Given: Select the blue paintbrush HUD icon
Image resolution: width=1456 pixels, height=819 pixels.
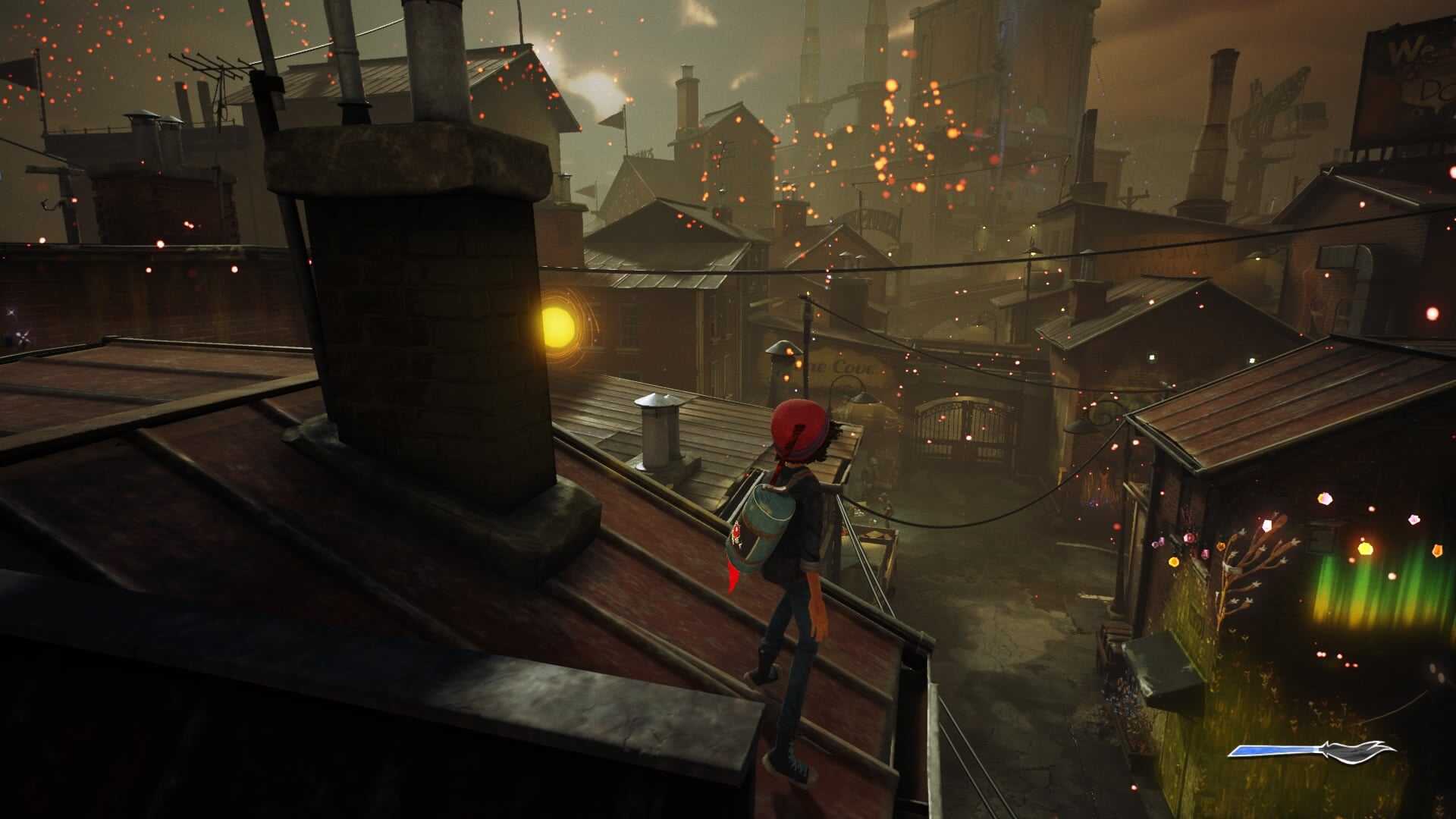Looking at the screenshot, I should (1312, 750).
